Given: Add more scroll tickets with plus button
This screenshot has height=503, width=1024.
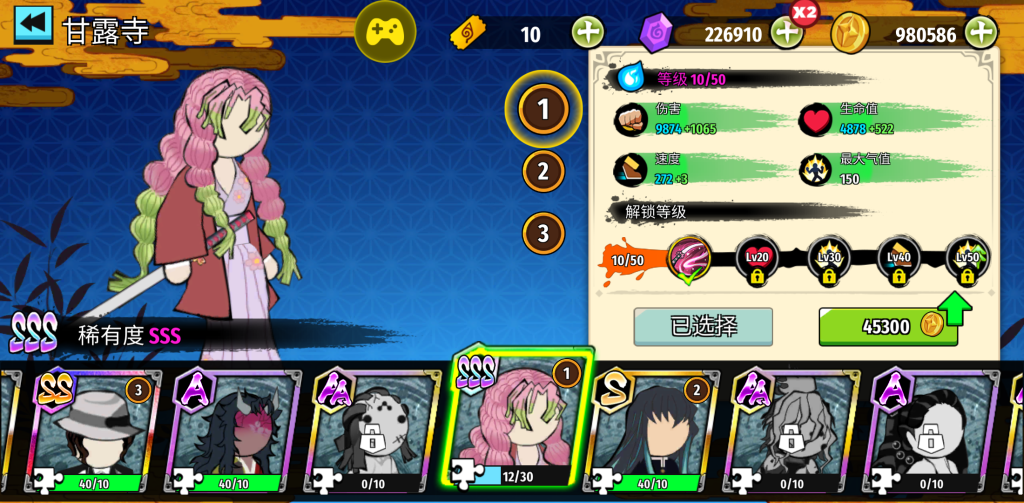Looking at the screenshot, I should pyautogui.click(x=588, y=33).
